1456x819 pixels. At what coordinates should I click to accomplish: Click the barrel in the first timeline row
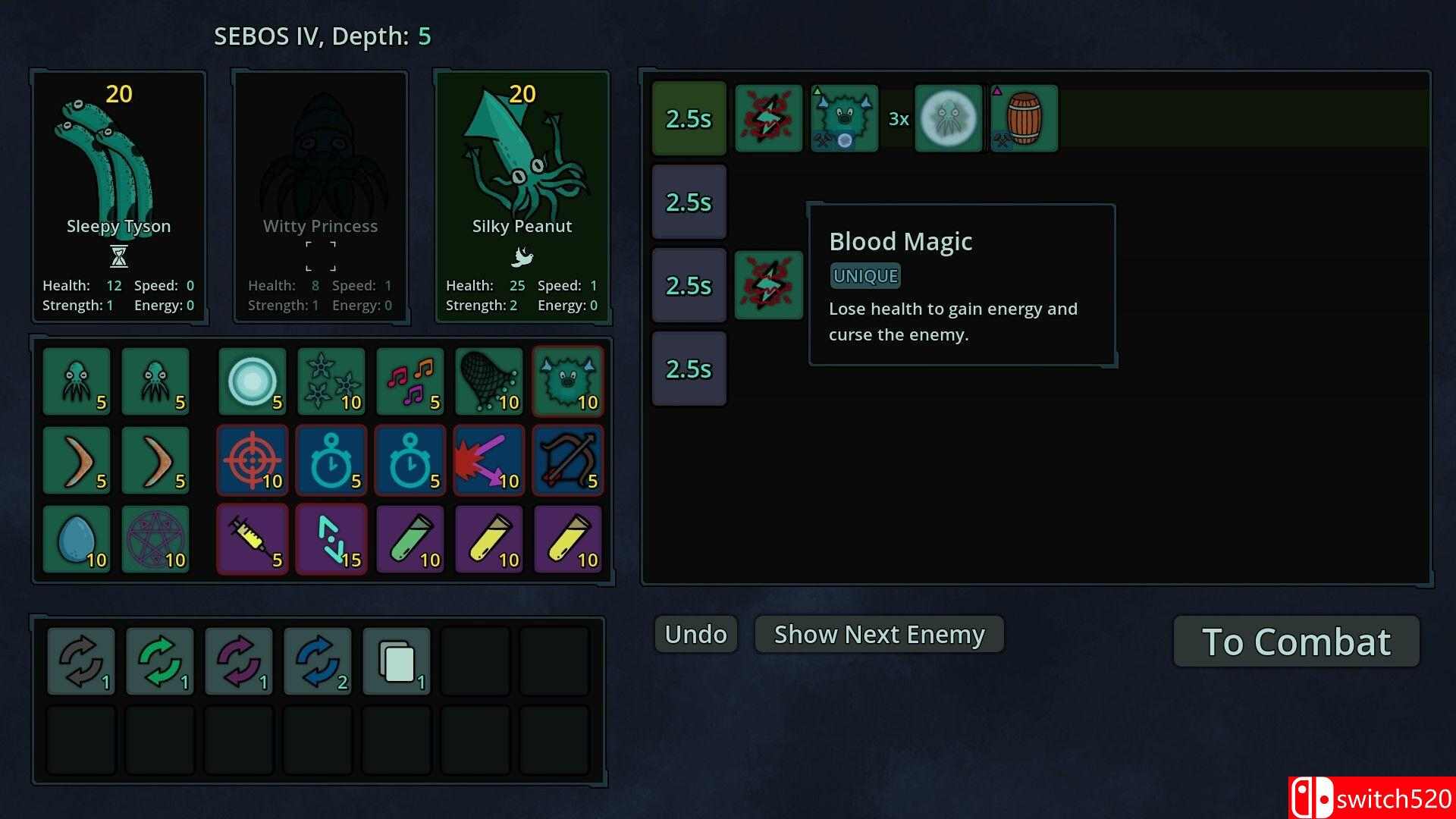click(1024, 118)
